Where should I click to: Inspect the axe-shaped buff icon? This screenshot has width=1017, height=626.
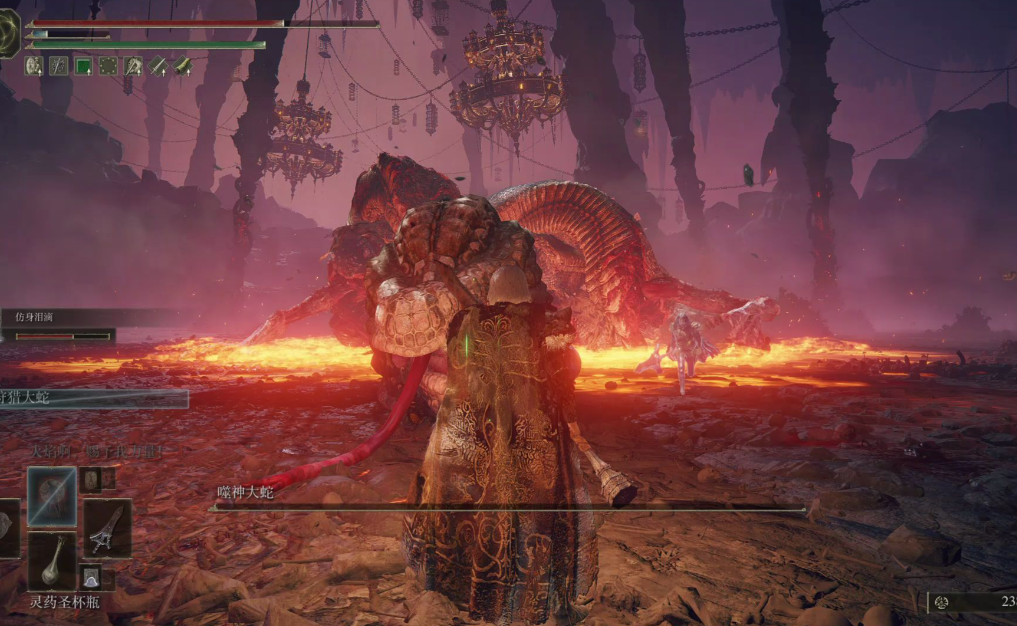coord(133,66)
